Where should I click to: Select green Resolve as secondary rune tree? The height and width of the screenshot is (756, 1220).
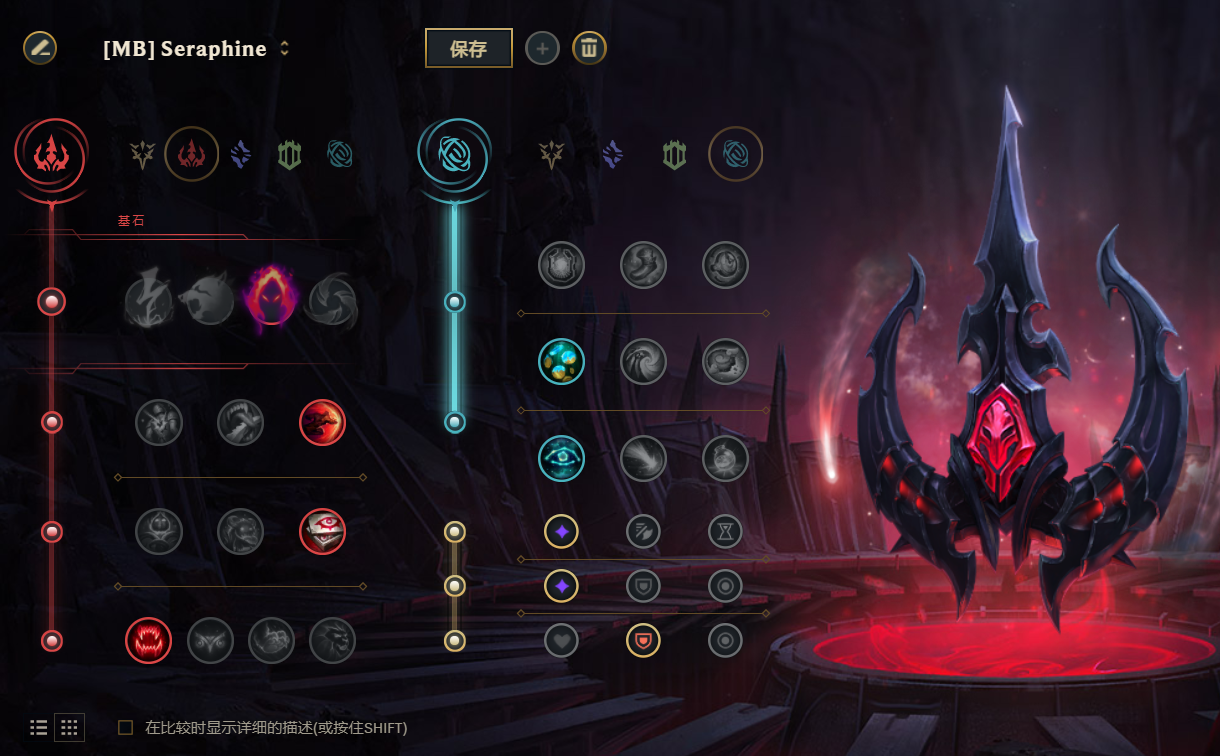click(674, 154)
